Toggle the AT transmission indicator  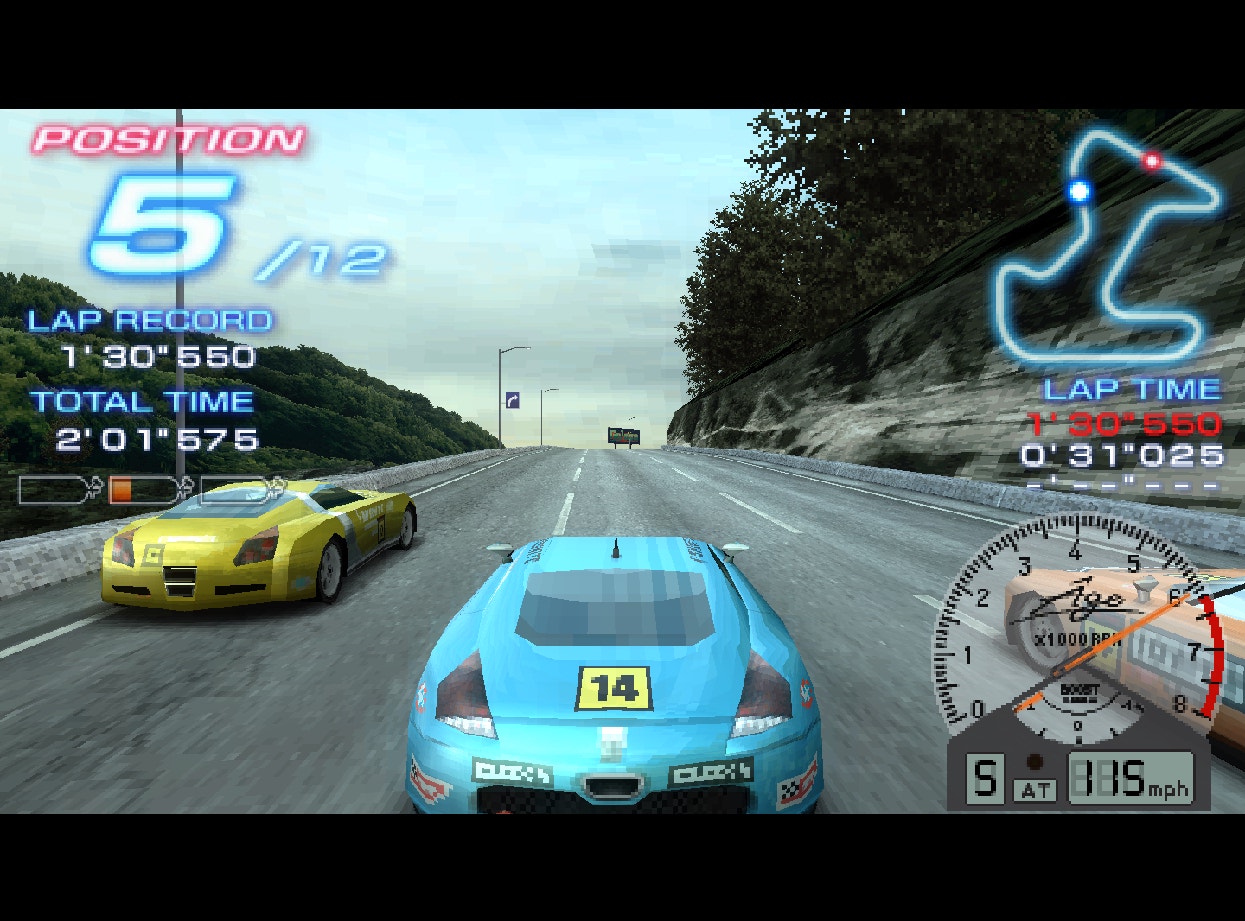click(1035, 790)
